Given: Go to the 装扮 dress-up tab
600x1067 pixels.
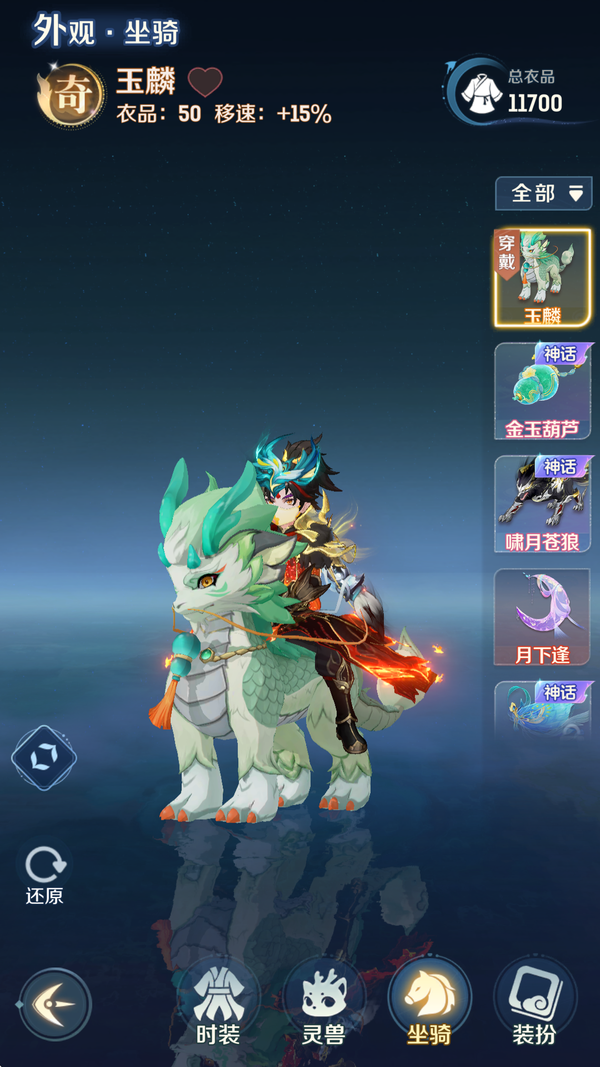Looking at the screenshot, I should tap(534, 1003).
